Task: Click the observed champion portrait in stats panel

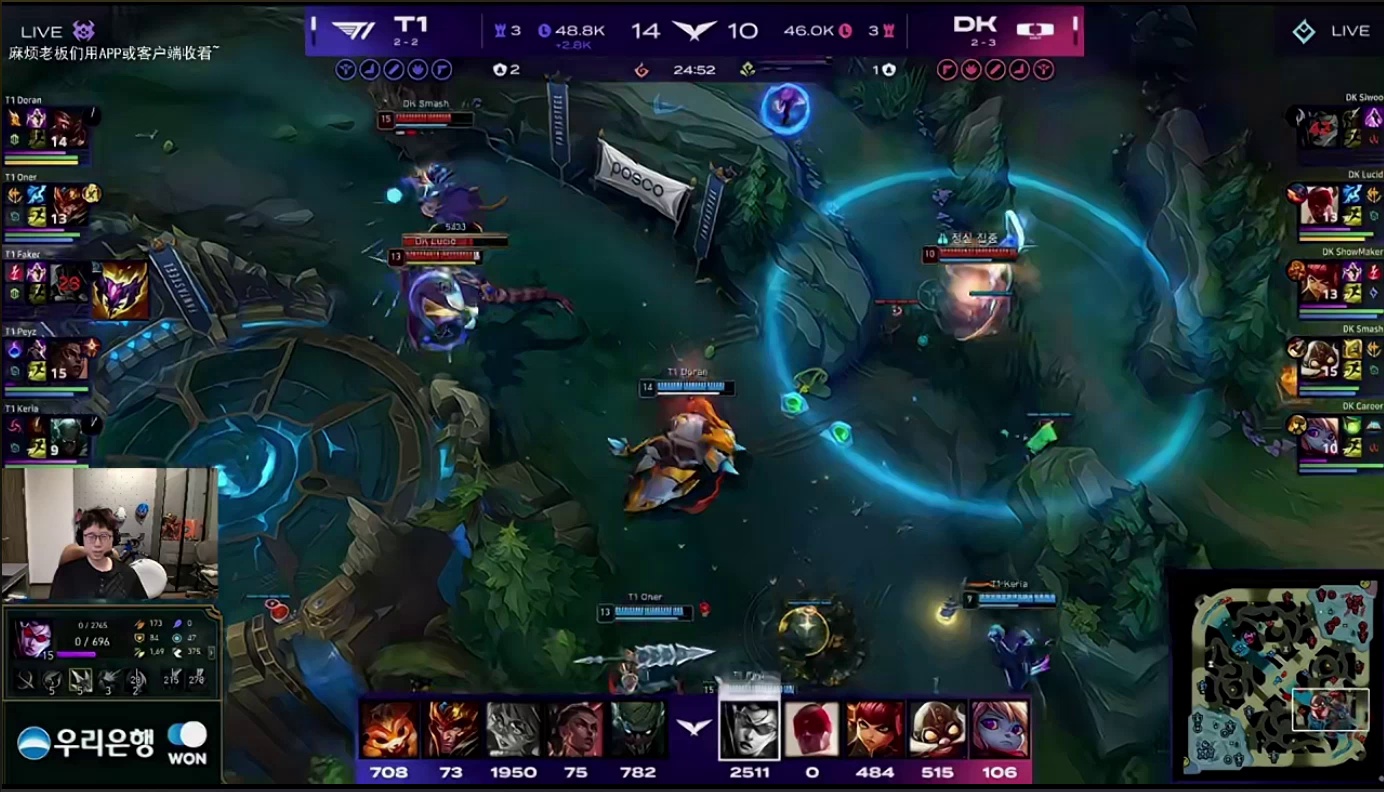Action: point(33,637)
